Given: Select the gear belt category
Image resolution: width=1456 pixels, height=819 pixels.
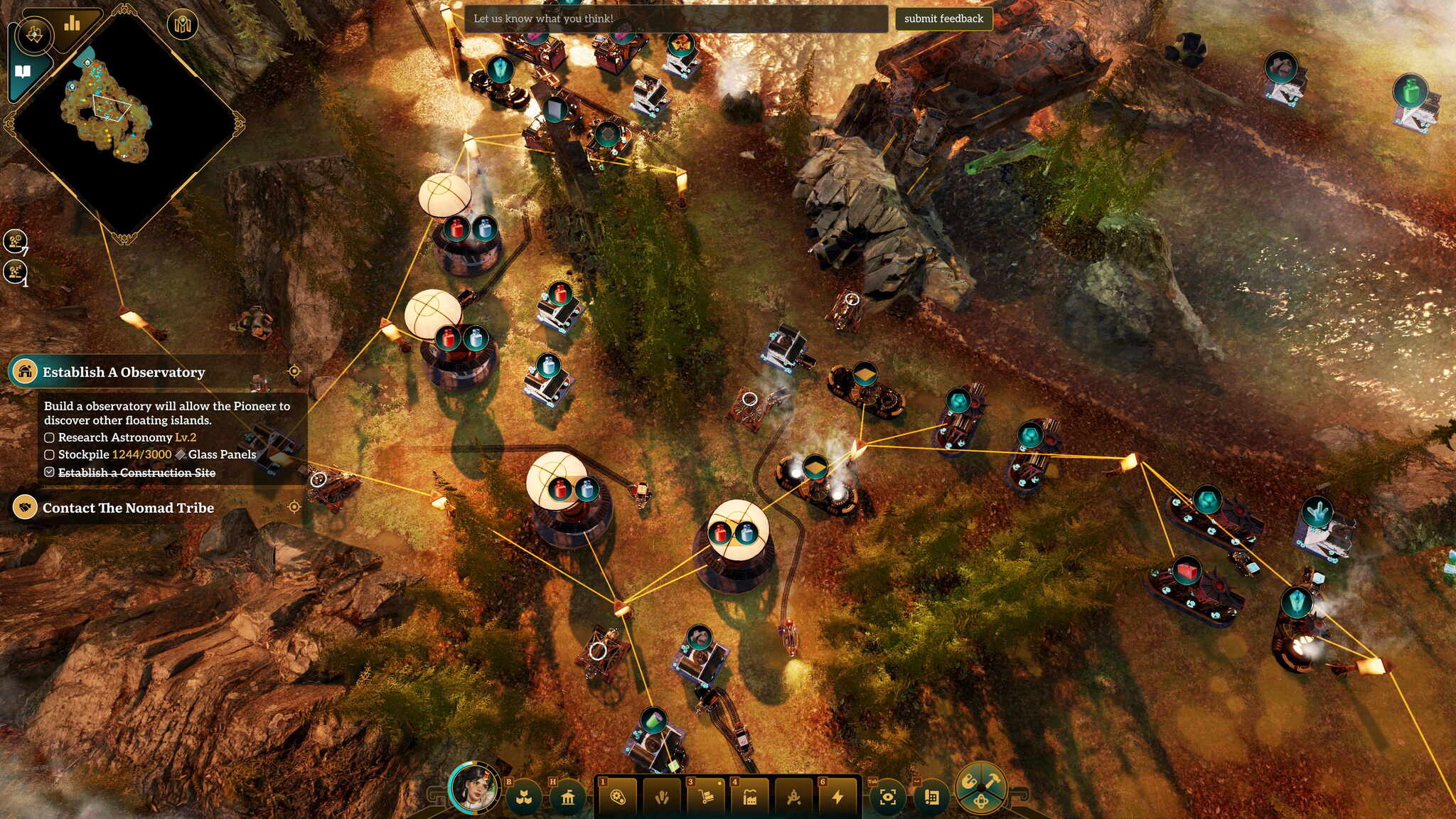Looking at the screenshot, I should pos(617,798).
